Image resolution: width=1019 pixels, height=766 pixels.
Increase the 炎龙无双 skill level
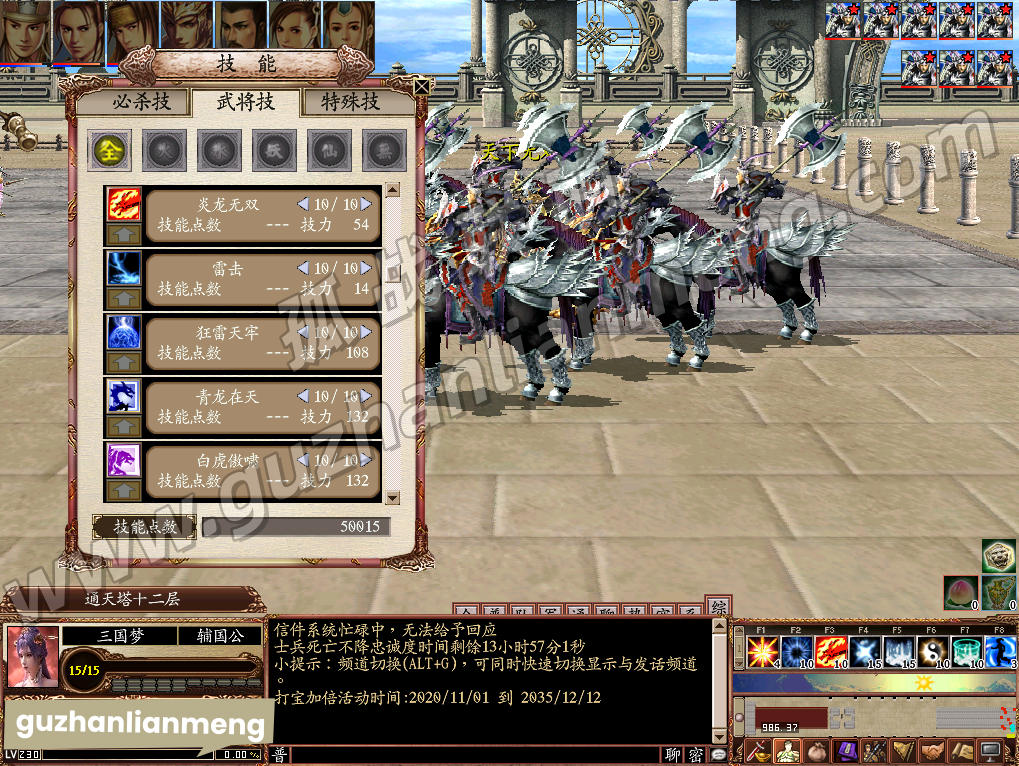tap(366, 204)
